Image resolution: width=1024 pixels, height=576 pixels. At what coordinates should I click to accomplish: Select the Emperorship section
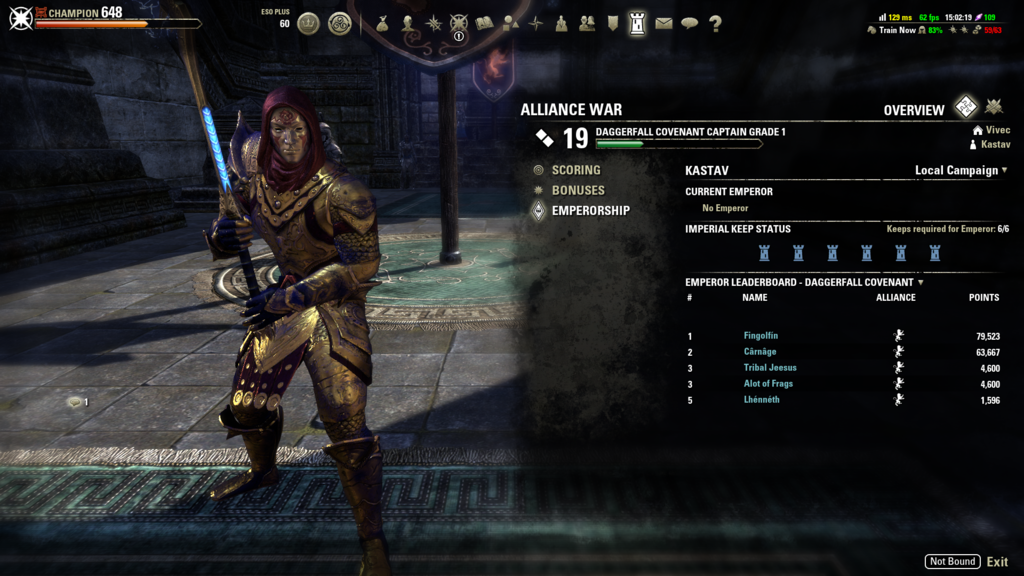pos(590,210)
